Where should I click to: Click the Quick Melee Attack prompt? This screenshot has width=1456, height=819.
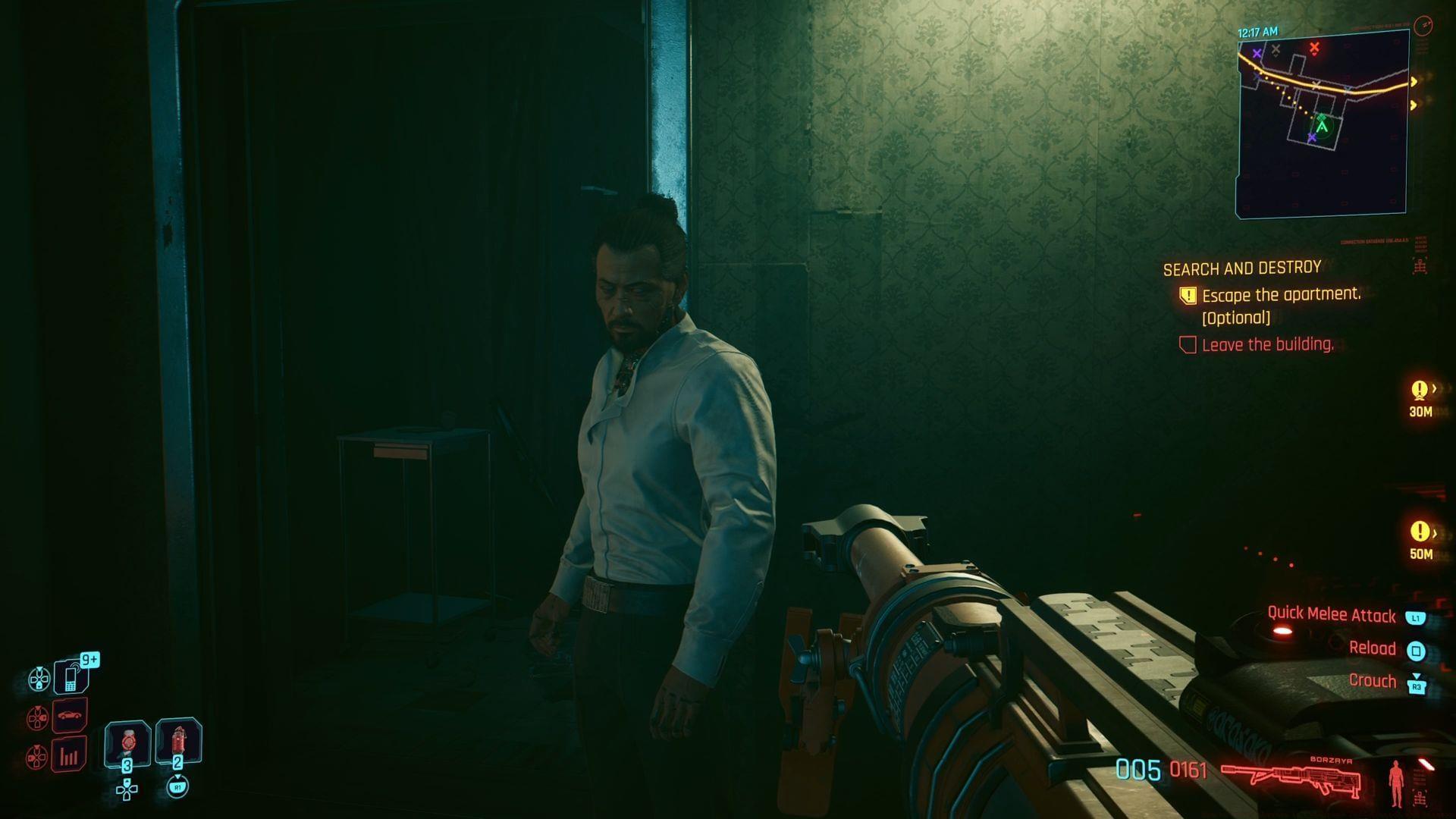click(x=1332, y=616)
